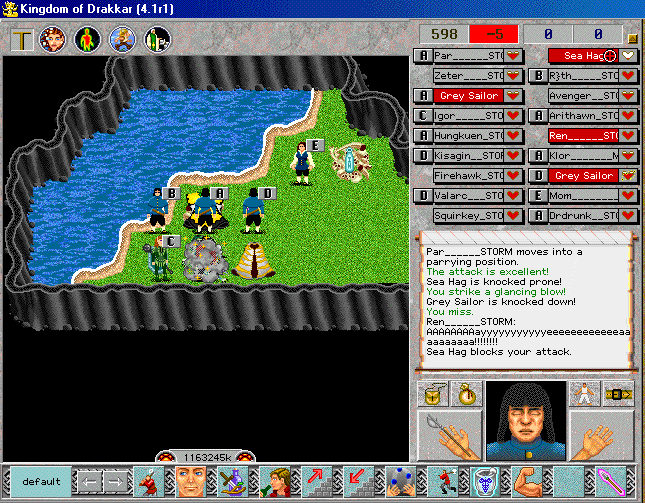Screen dimensions: 645x503
Task: Select Hungkuen in the player list
Action: click(x=468, y=135)
